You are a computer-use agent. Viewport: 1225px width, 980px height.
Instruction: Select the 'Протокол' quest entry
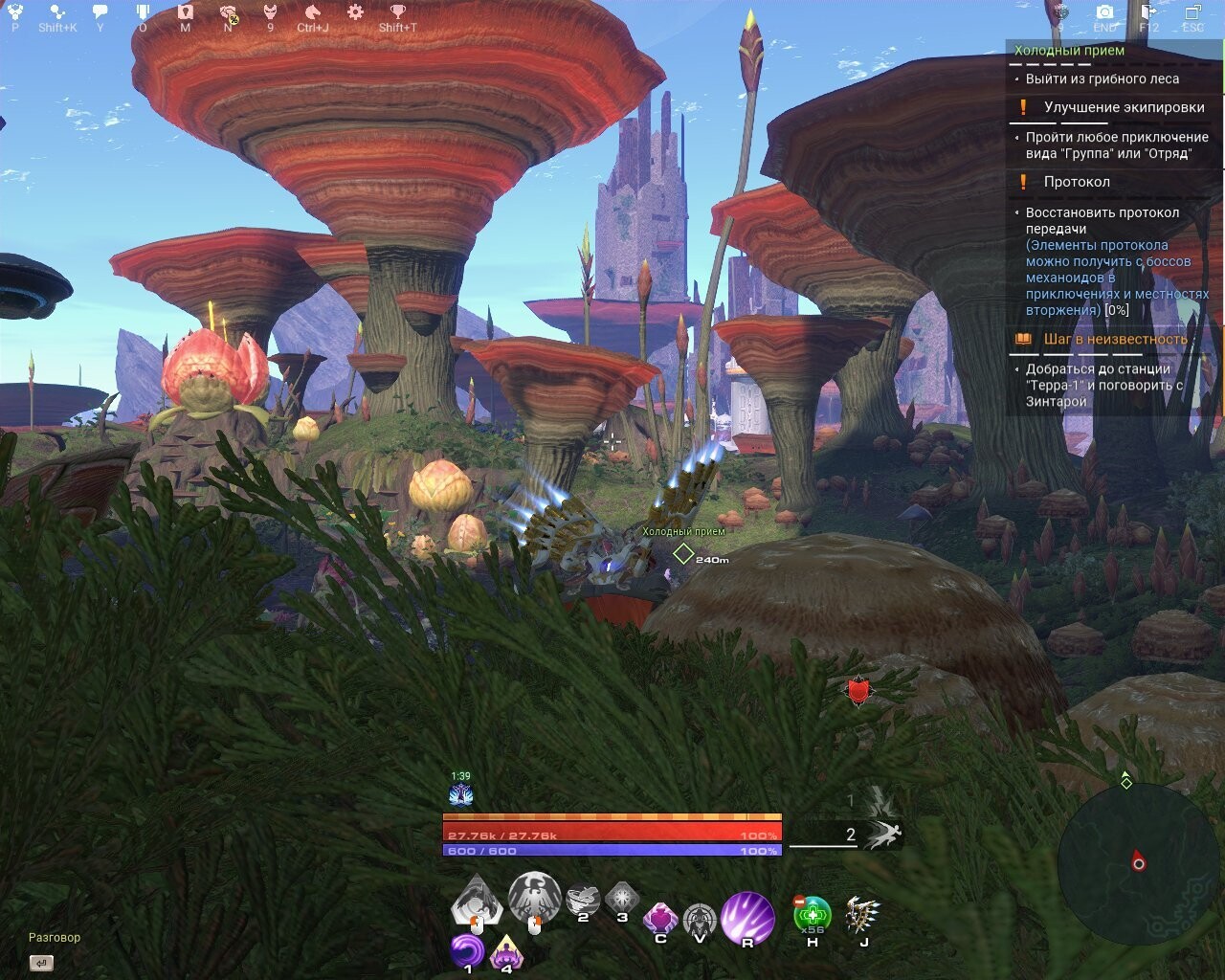(x=1077, y=182)
